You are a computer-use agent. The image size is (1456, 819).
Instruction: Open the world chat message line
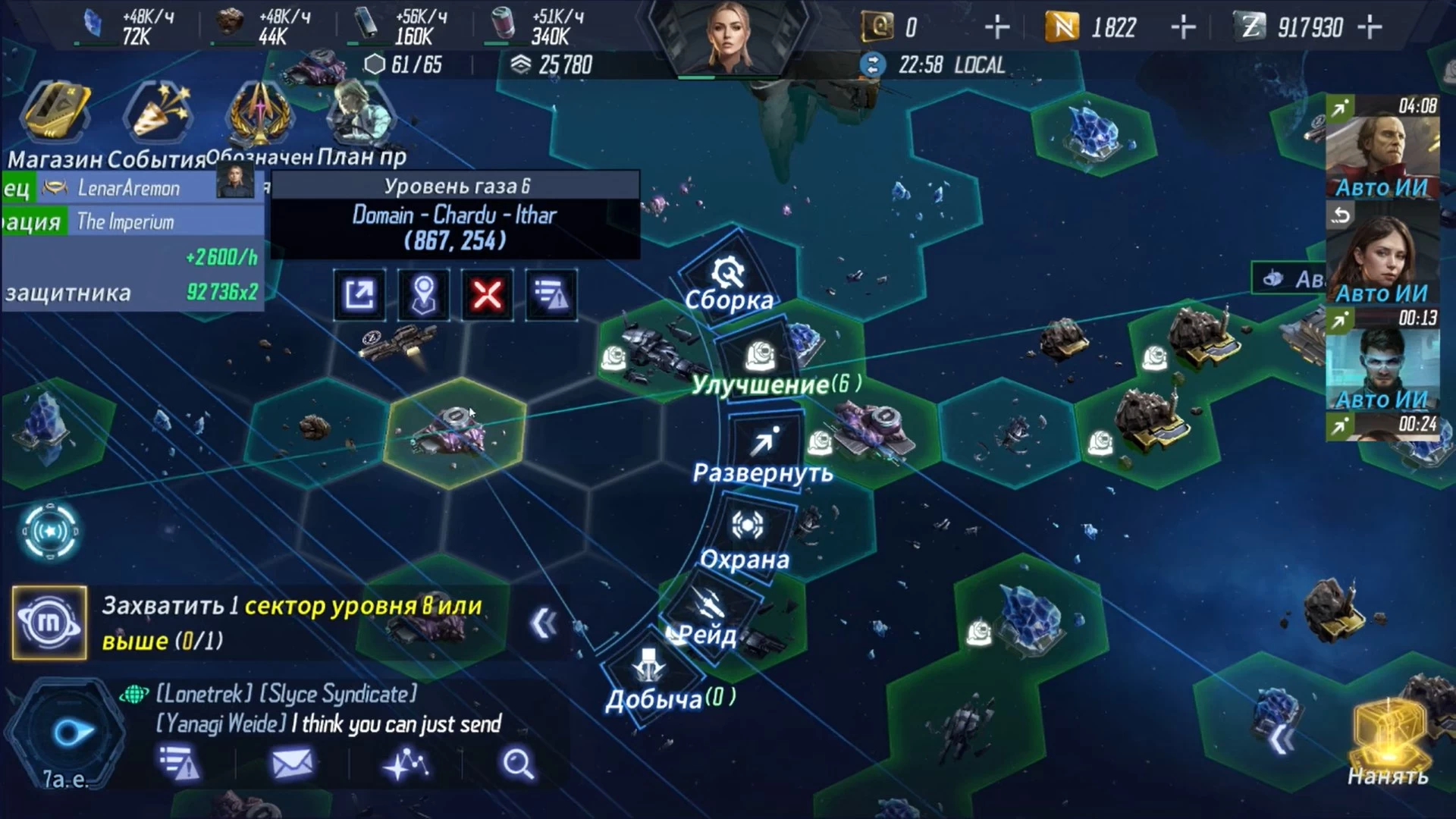(x=326, y=709)
